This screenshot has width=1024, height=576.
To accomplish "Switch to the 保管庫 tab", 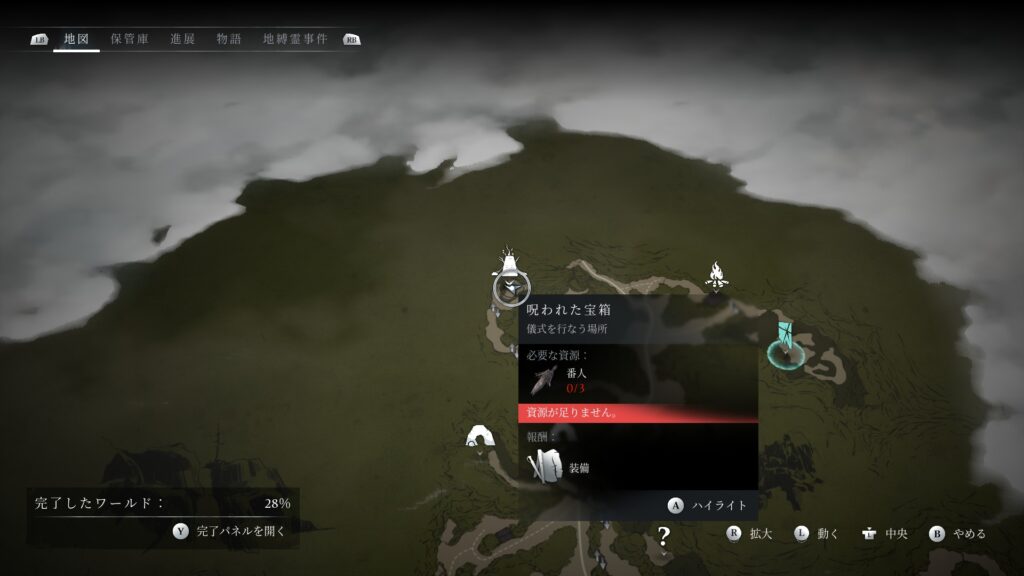I will 130,39.
